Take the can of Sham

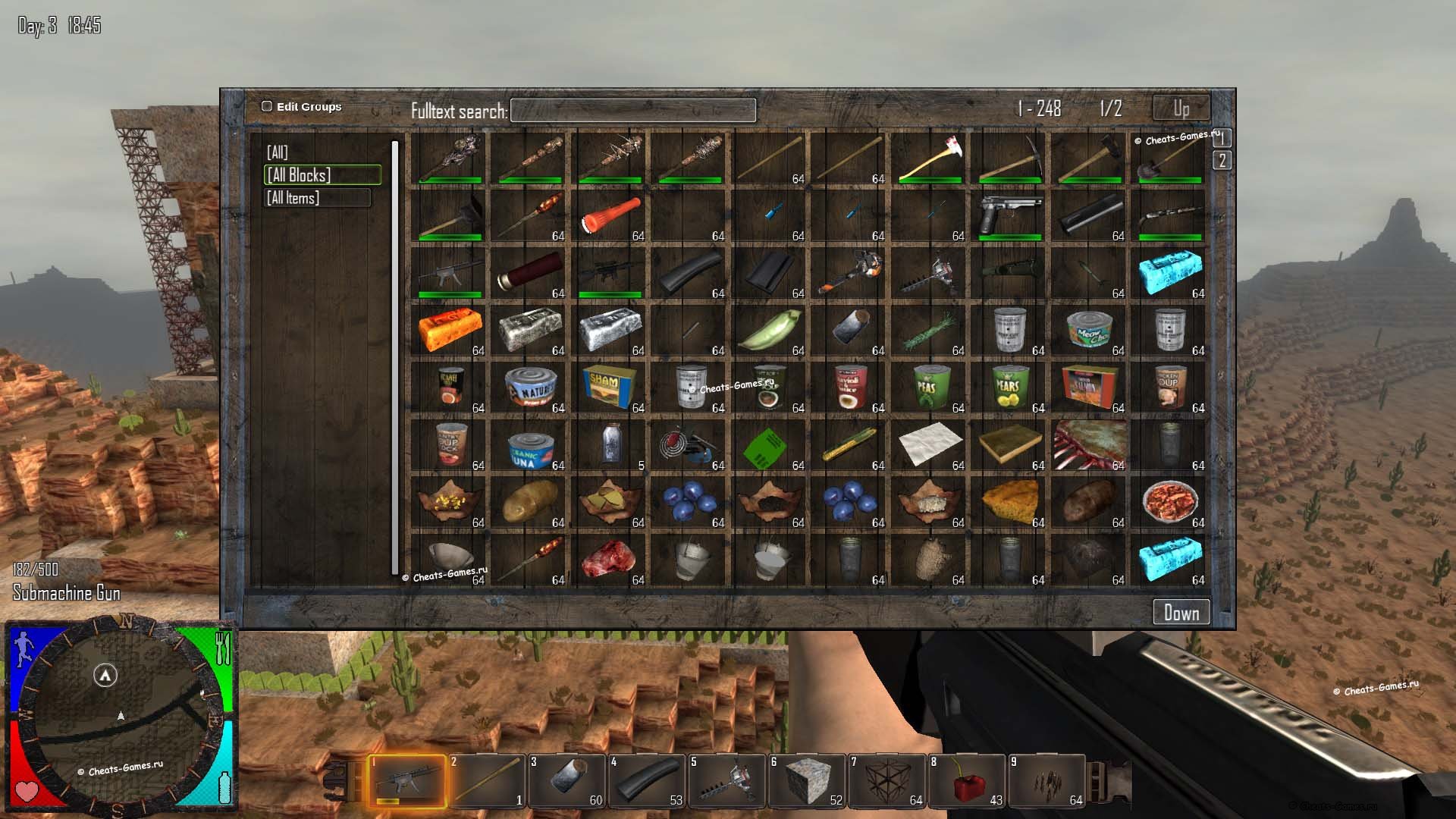click(610, 388)
